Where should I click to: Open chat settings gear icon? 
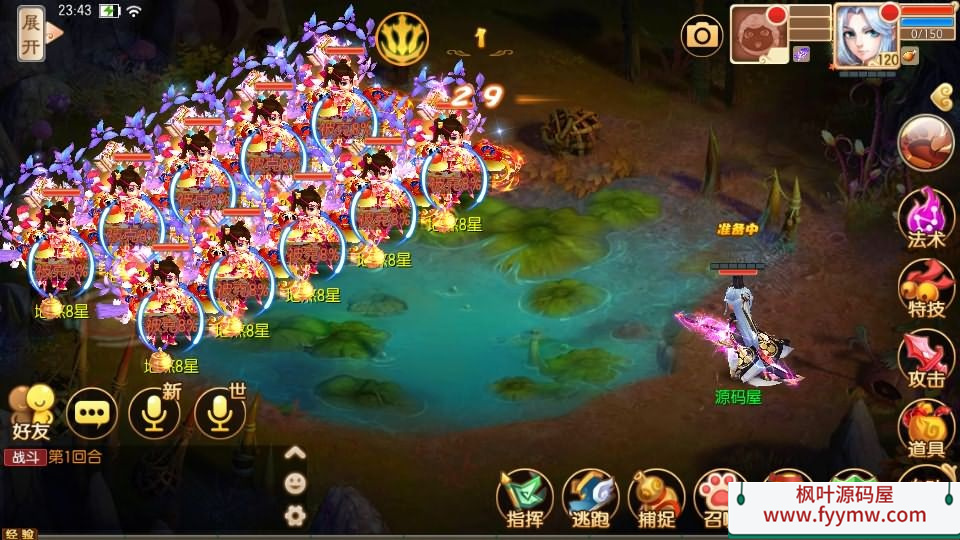tap(295, 516)
